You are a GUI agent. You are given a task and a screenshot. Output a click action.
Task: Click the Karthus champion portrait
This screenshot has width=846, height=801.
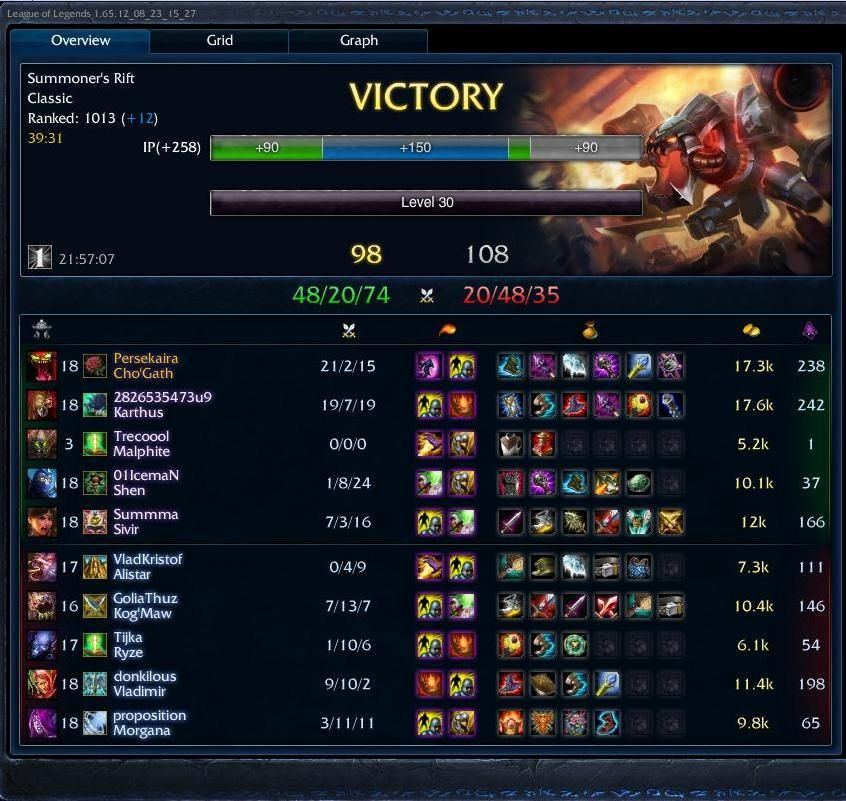pos(41,405)
